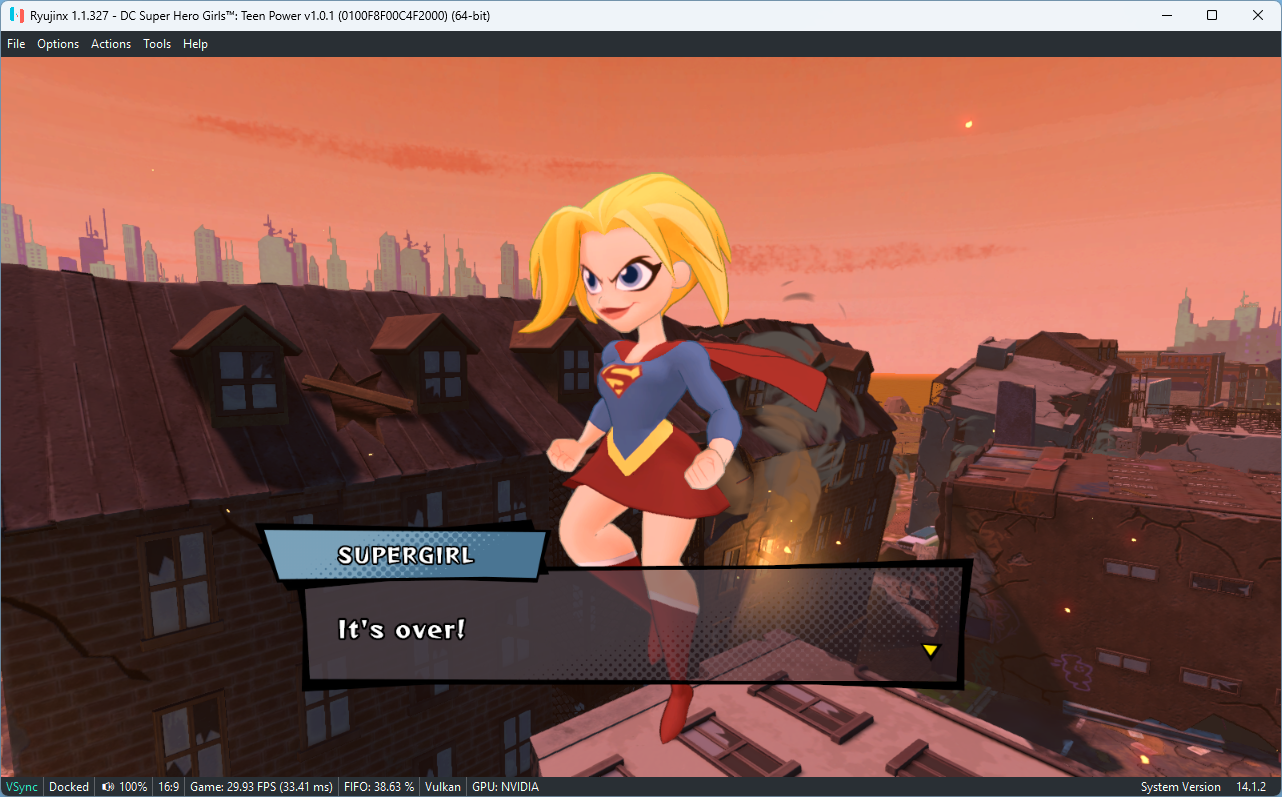This screenshot has width=1282, height=797.
Task: Open the Options menu
Action: point(58,43)
